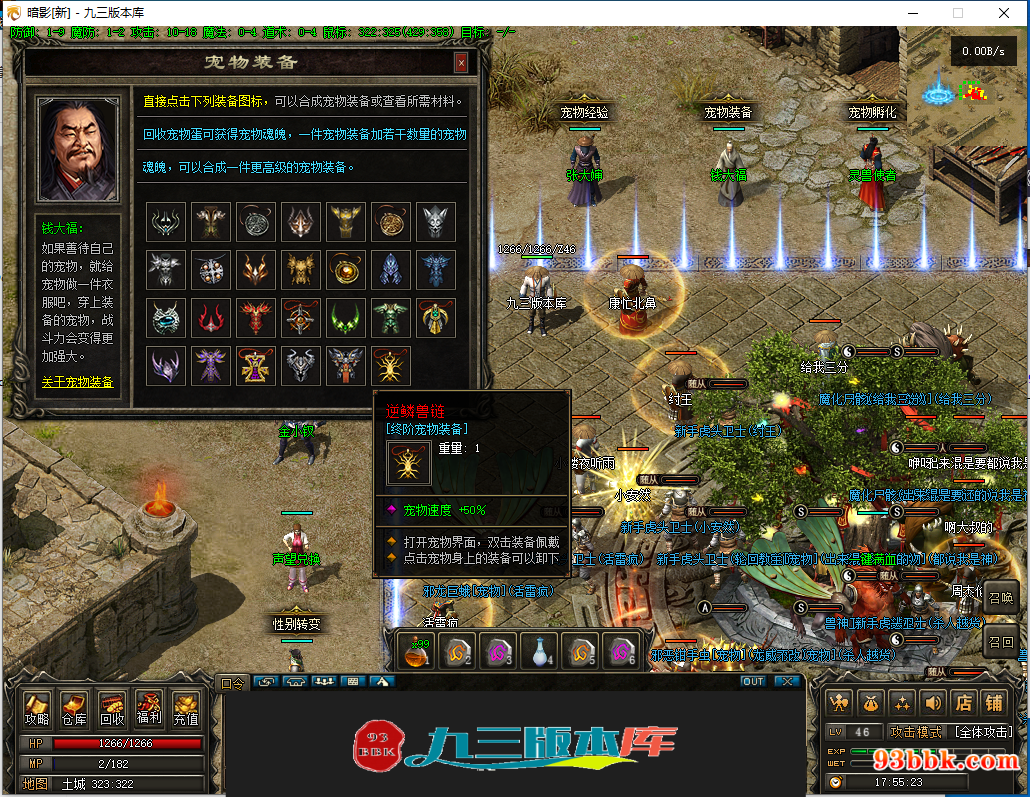Open the 回收 recycle menu
Screen dimensions: 1030x797
(112, 709)
